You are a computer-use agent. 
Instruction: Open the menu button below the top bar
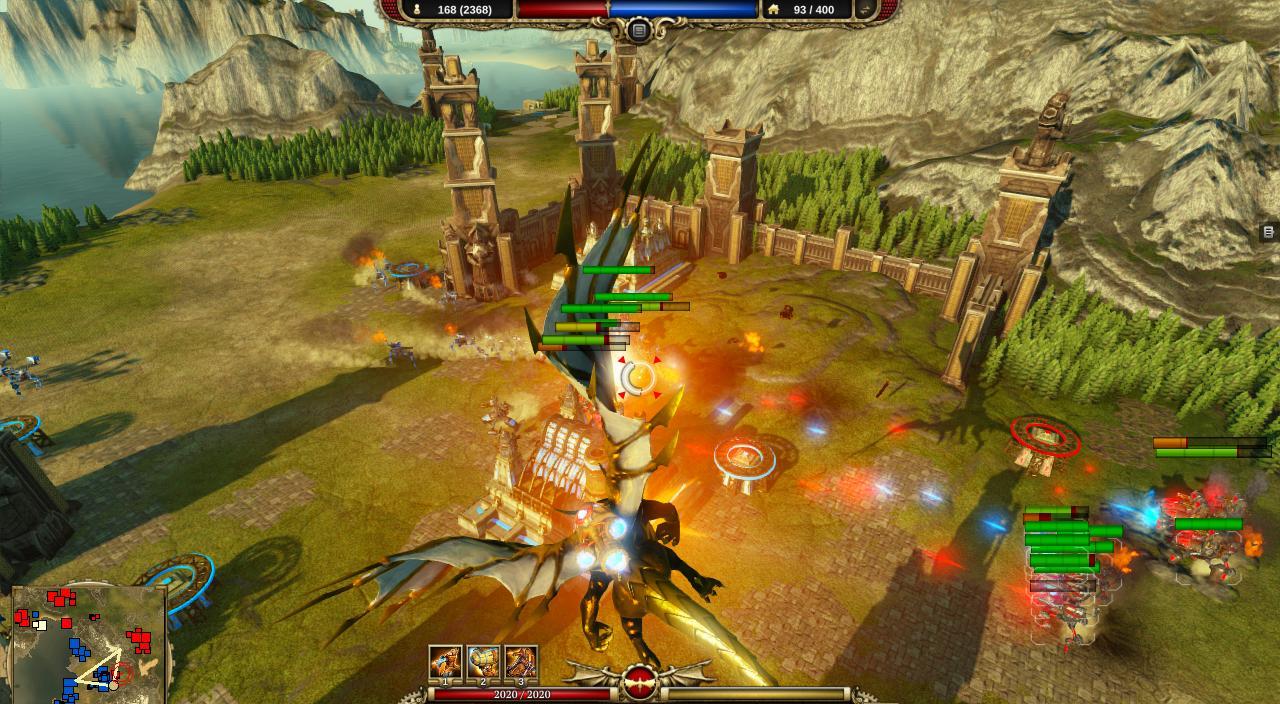pyautogui.click(x=639, y=31)
